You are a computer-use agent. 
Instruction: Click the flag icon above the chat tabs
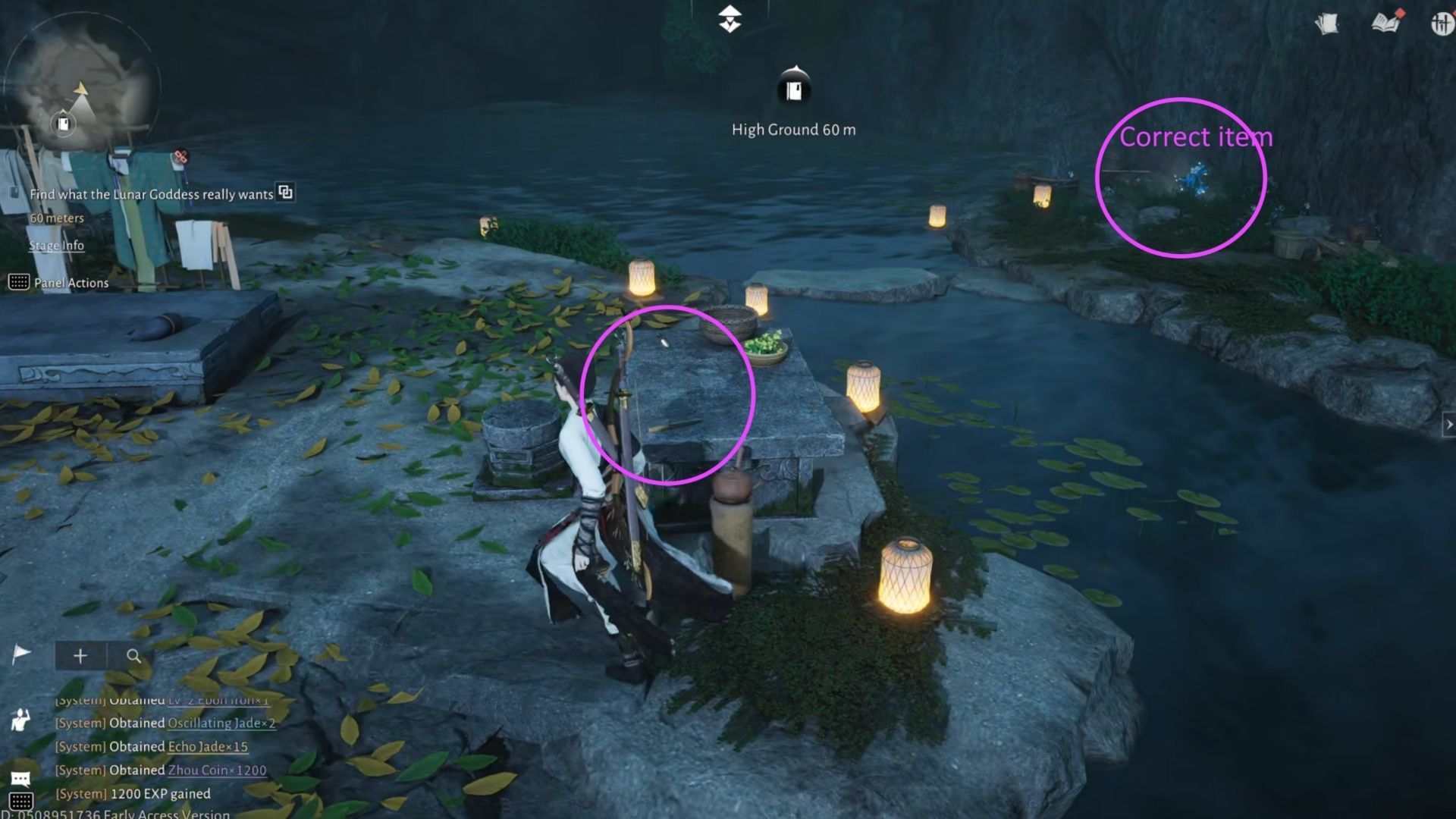click(x=21, y=653)
